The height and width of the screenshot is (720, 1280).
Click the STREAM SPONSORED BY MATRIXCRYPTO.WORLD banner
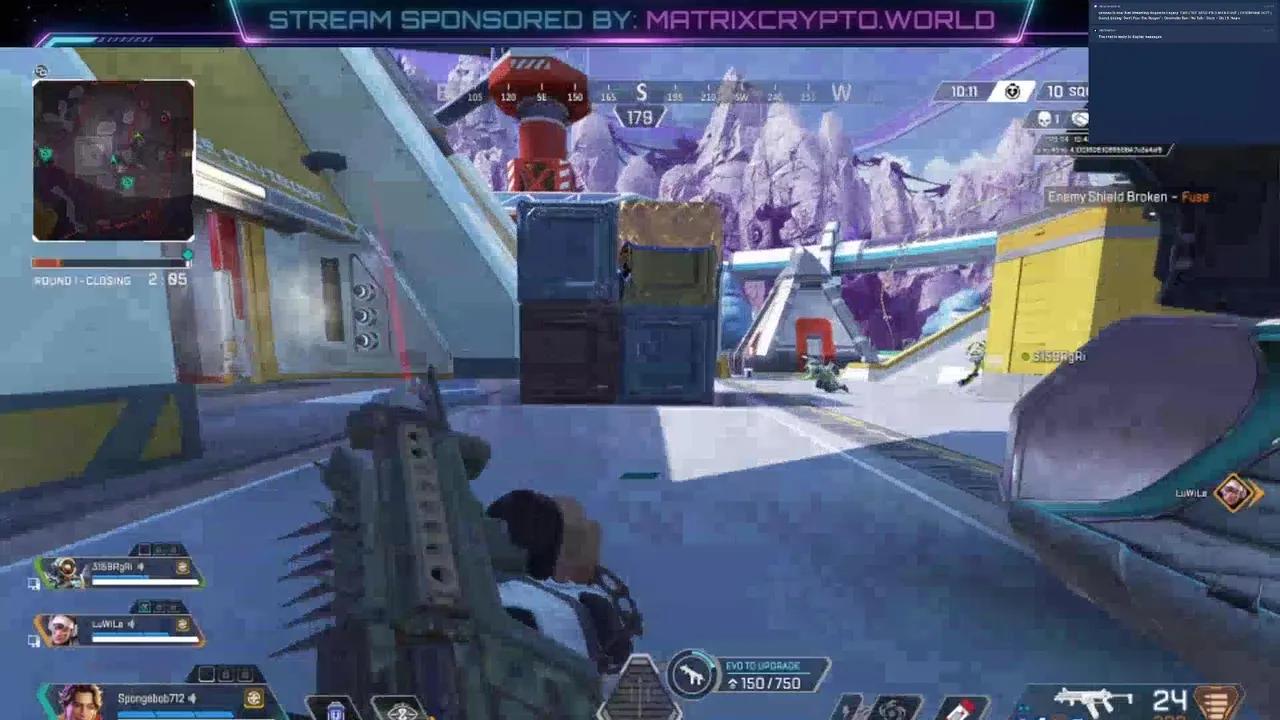pos(630,17)
